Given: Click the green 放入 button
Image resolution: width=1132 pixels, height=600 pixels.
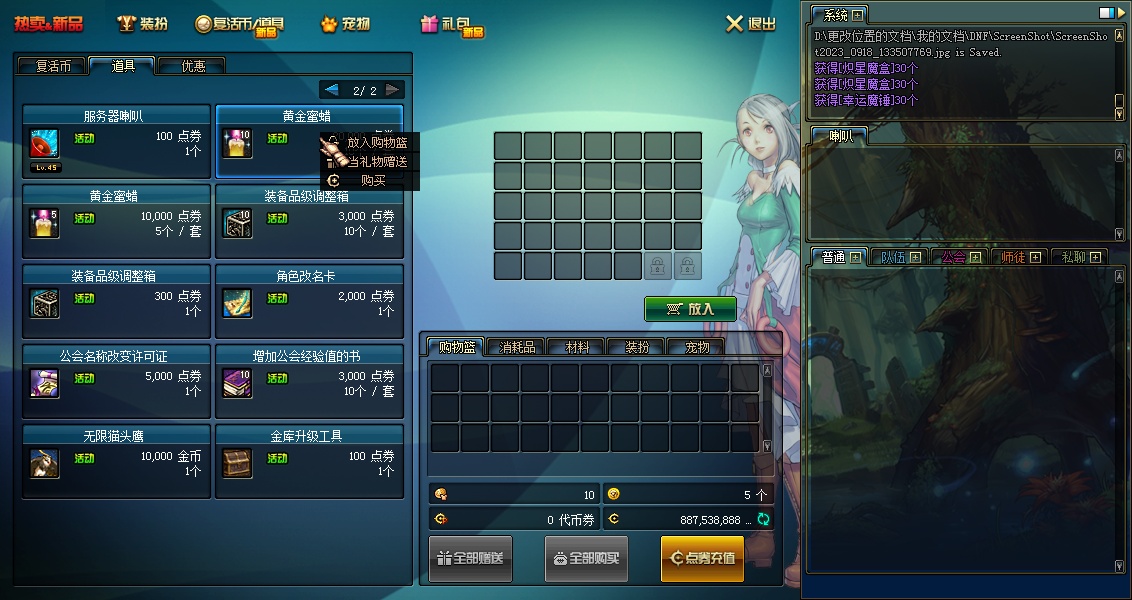Looking at the screenshot, I should point(690,309).
